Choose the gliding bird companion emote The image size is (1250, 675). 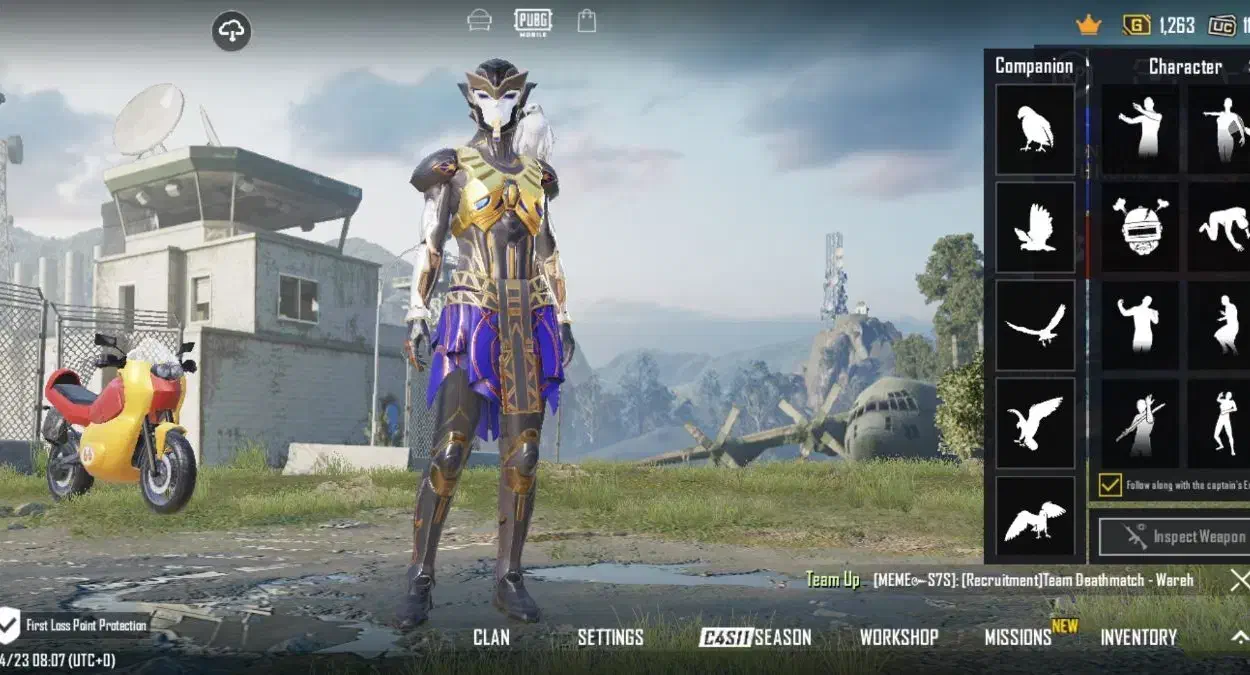(1034, 326)
